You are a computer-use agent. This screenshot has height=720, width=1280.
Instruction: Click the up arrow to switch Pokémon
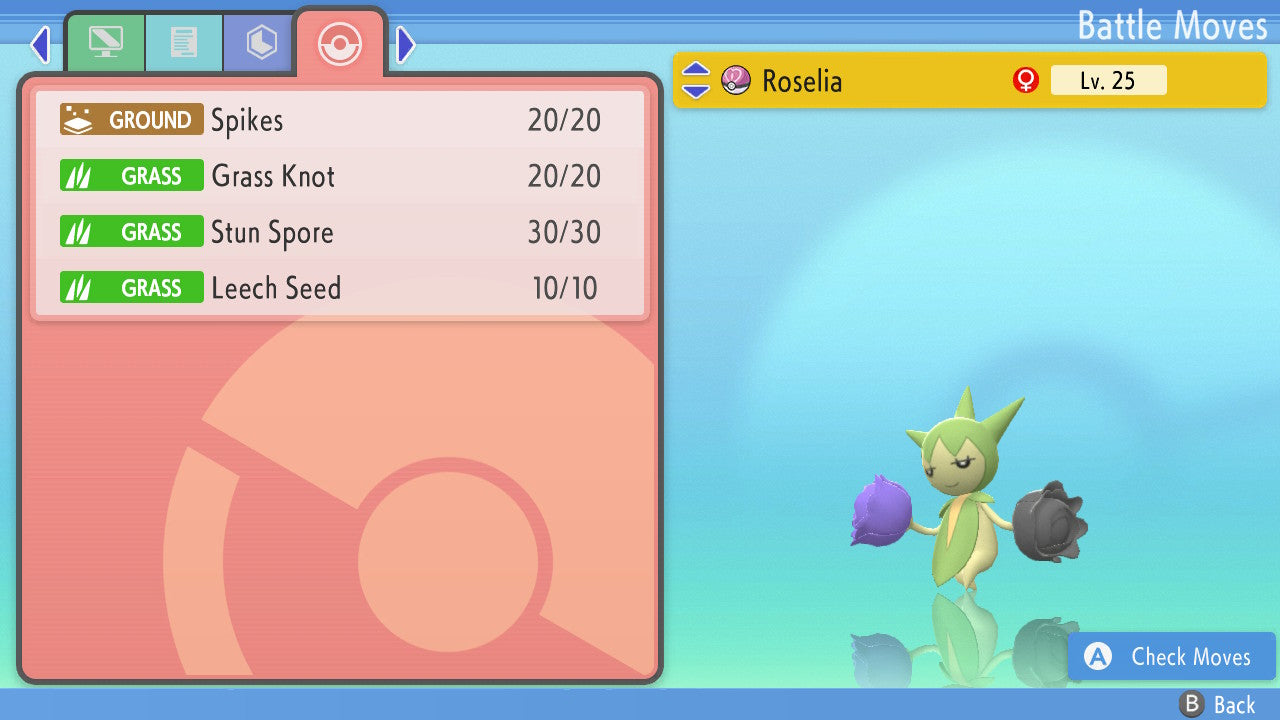click(x=697, y=71)
